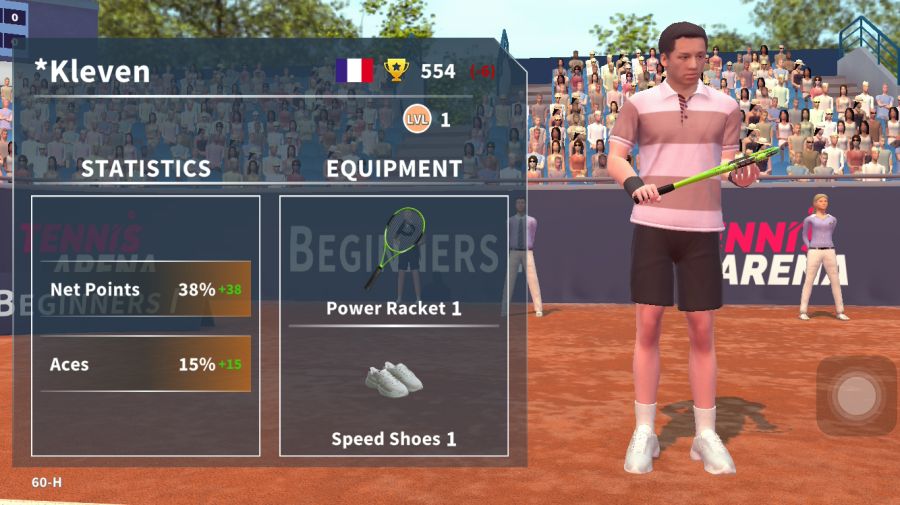Choose the Speed Shoes 1 equipment slot

tap(393, 394)
